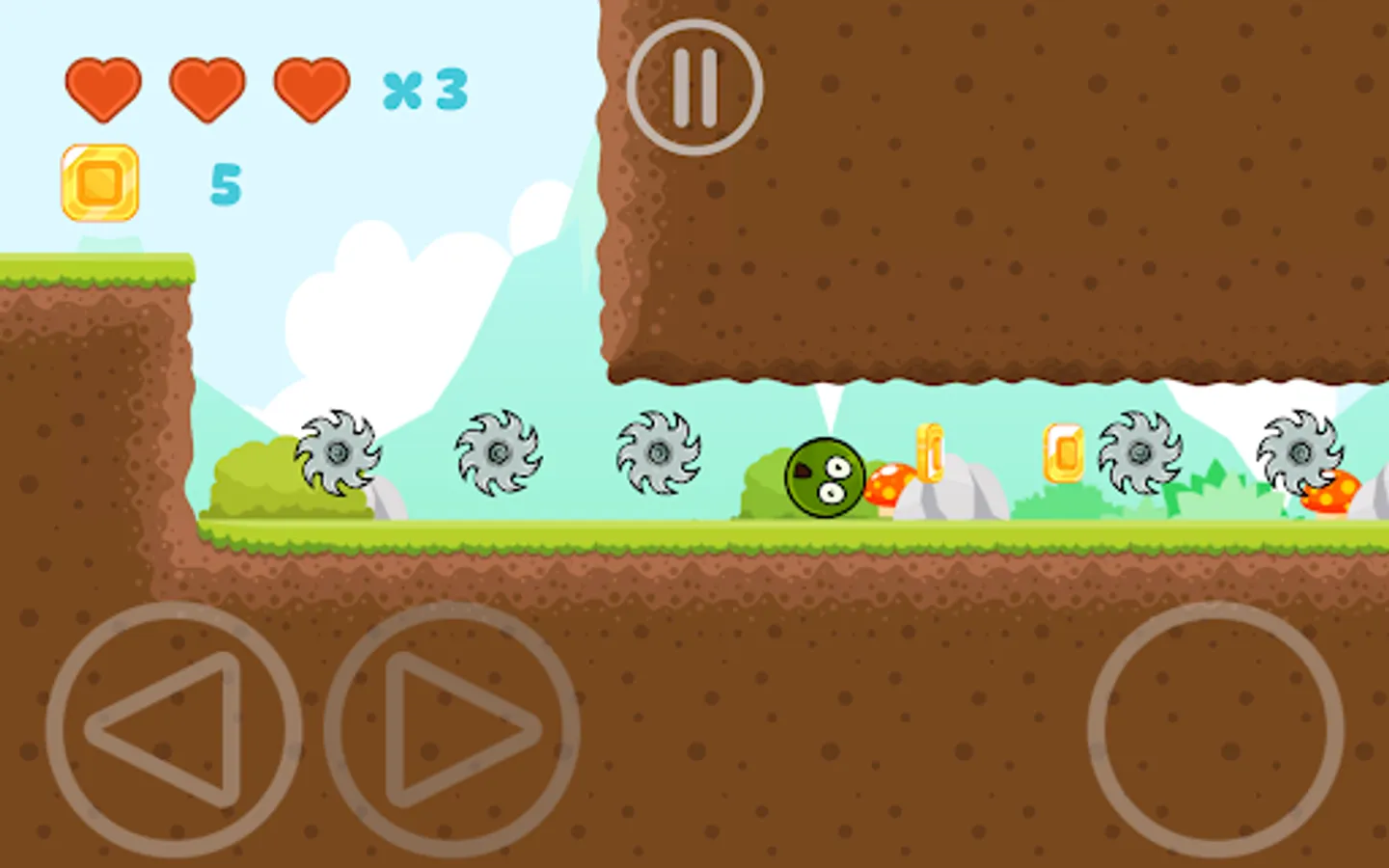Tap the left movement arrow button
Viewport: 1389px width, 868px height.
click(x=179, y=730)
